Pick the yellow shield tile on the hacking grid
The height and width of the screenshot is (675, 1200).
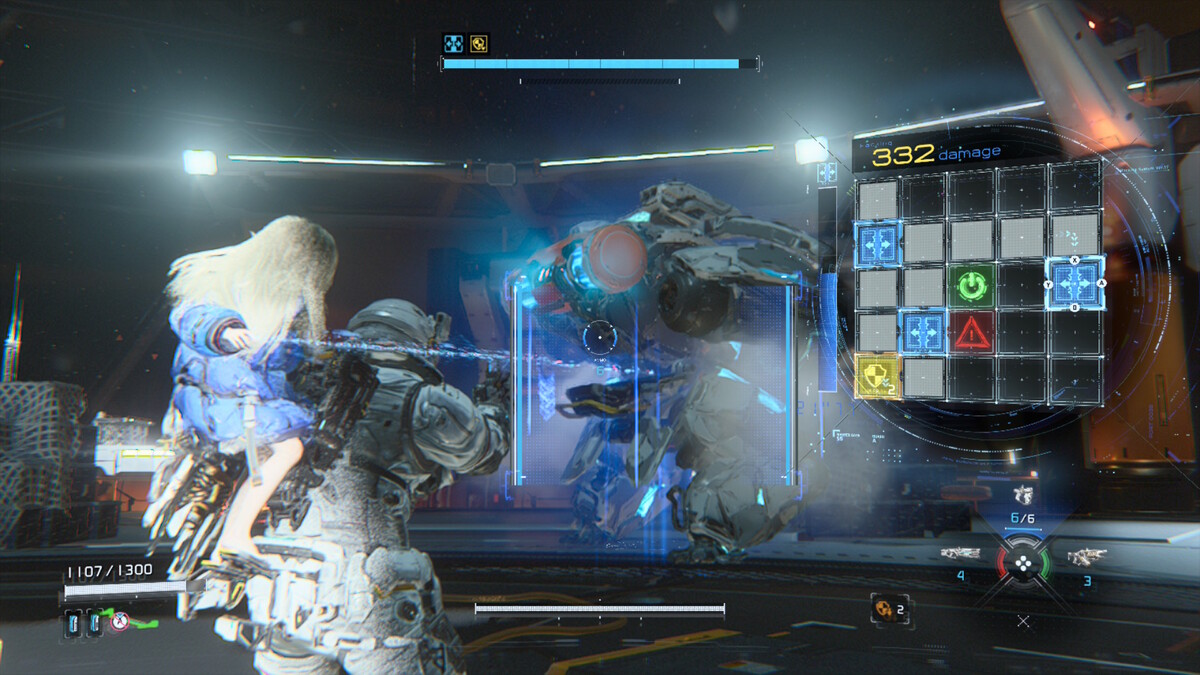(x=877, y=376)
